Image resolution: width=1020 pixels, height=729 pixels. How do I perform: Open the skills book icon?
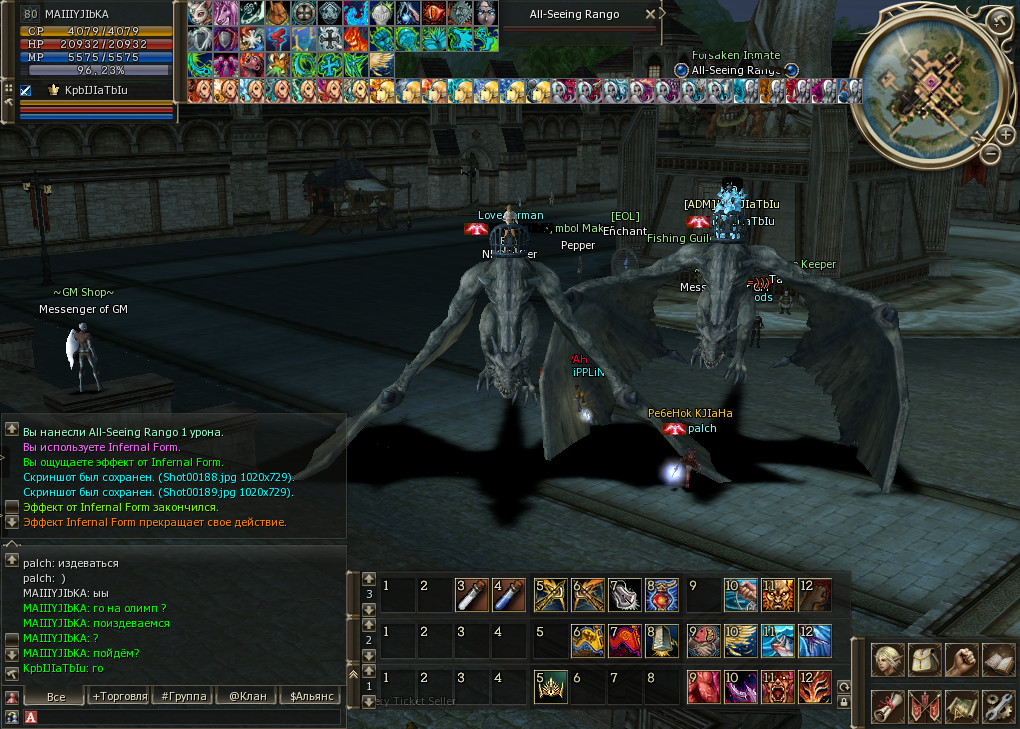pos(998,659)
